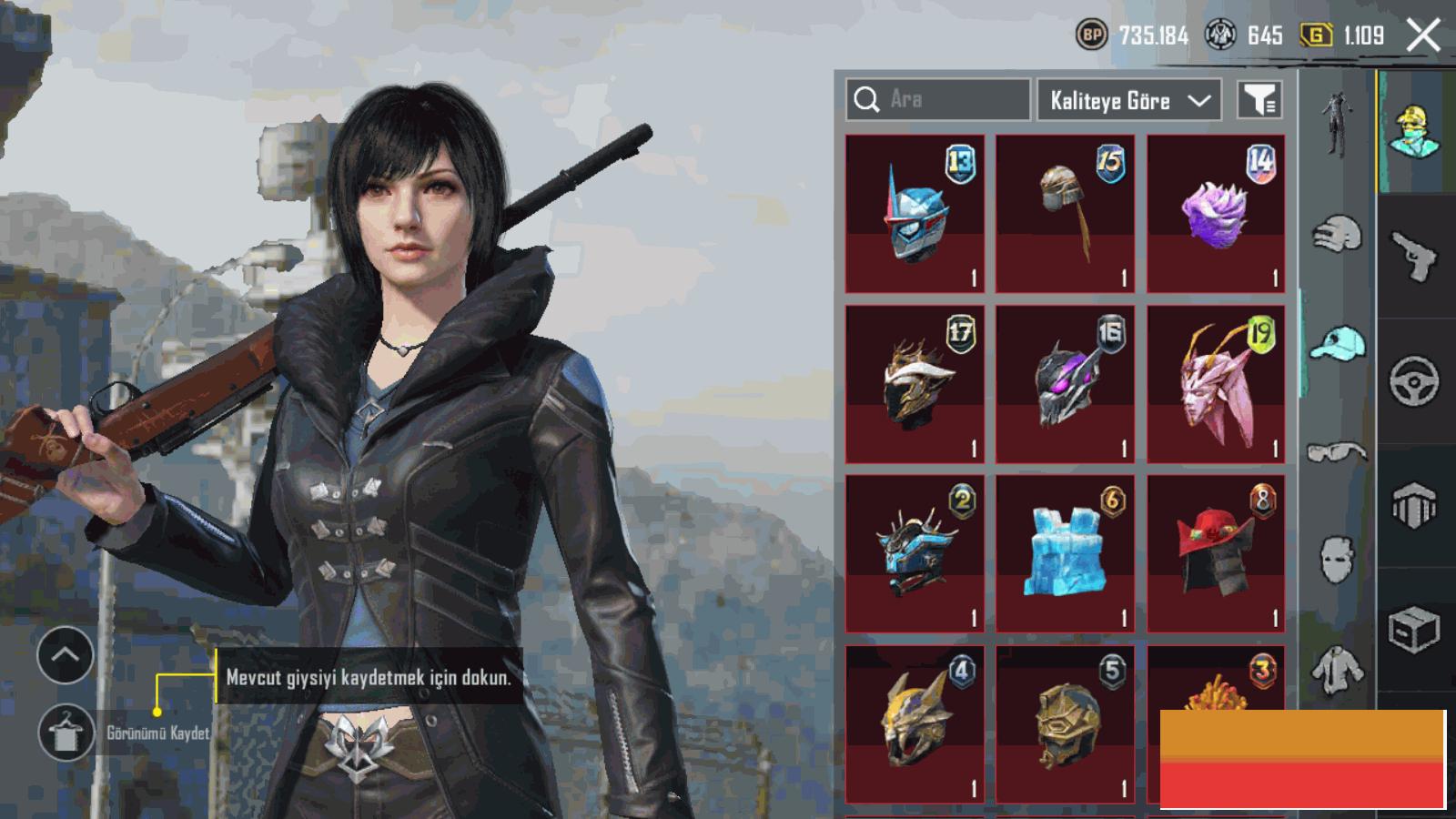Pick the ice block armor numbered 6
Screen dimensions: 1456x819
coord(1065,553)
